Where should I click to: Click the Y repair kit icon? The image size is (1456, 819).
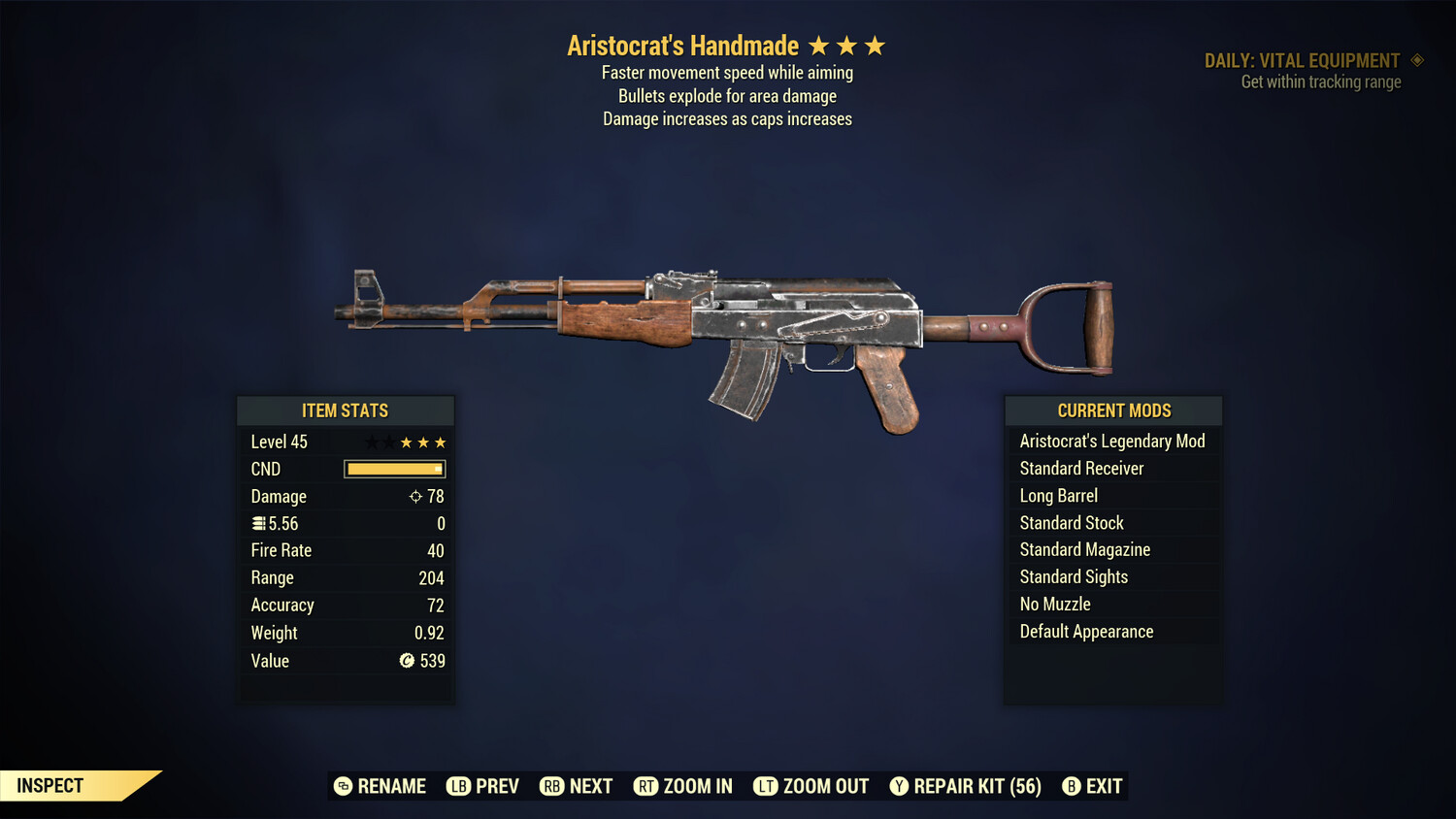click(x=899, y=786)
